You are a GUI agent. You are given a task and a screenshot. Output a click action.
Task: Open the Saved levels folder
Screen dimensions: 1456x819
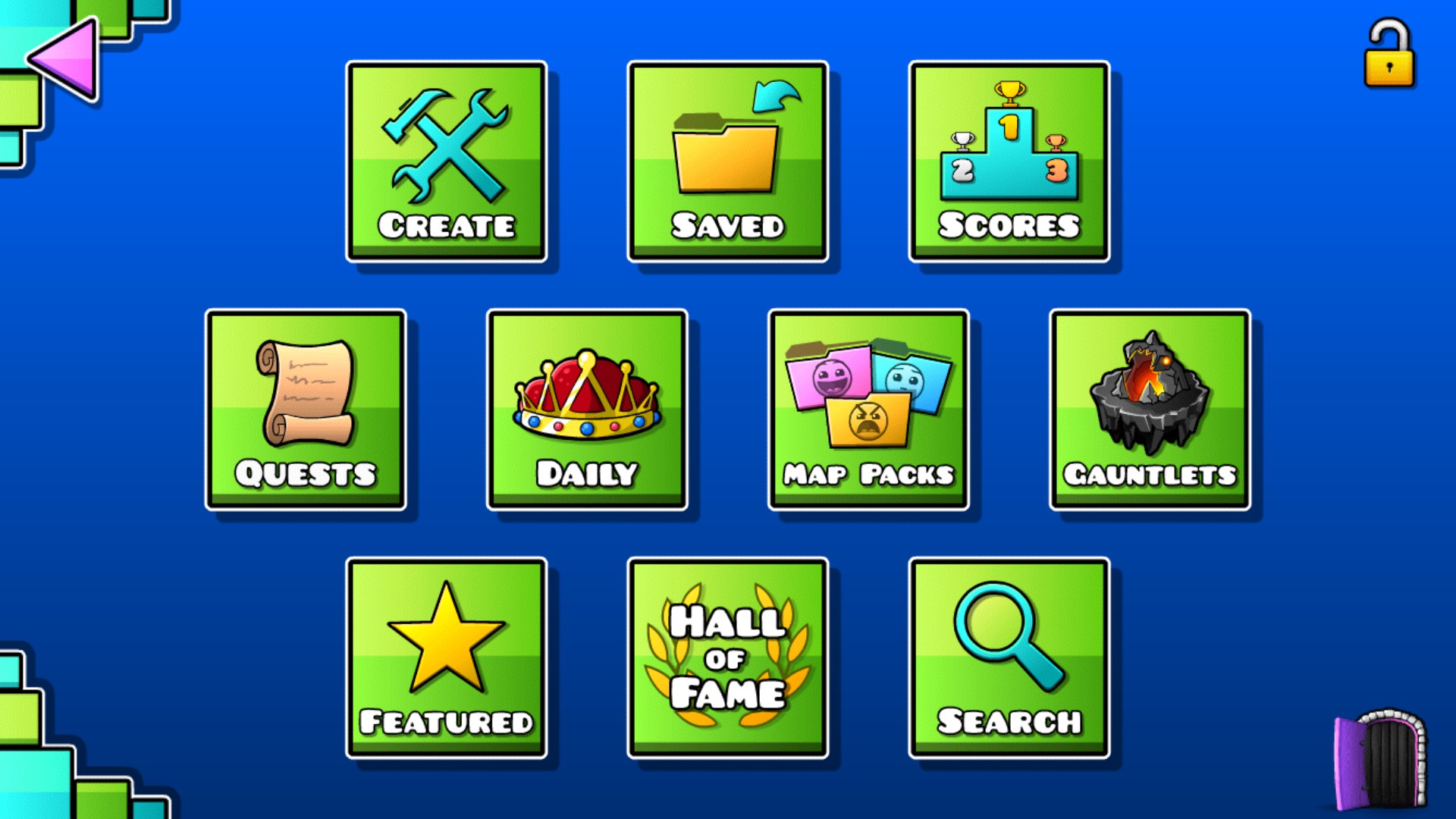click(728, 162)
